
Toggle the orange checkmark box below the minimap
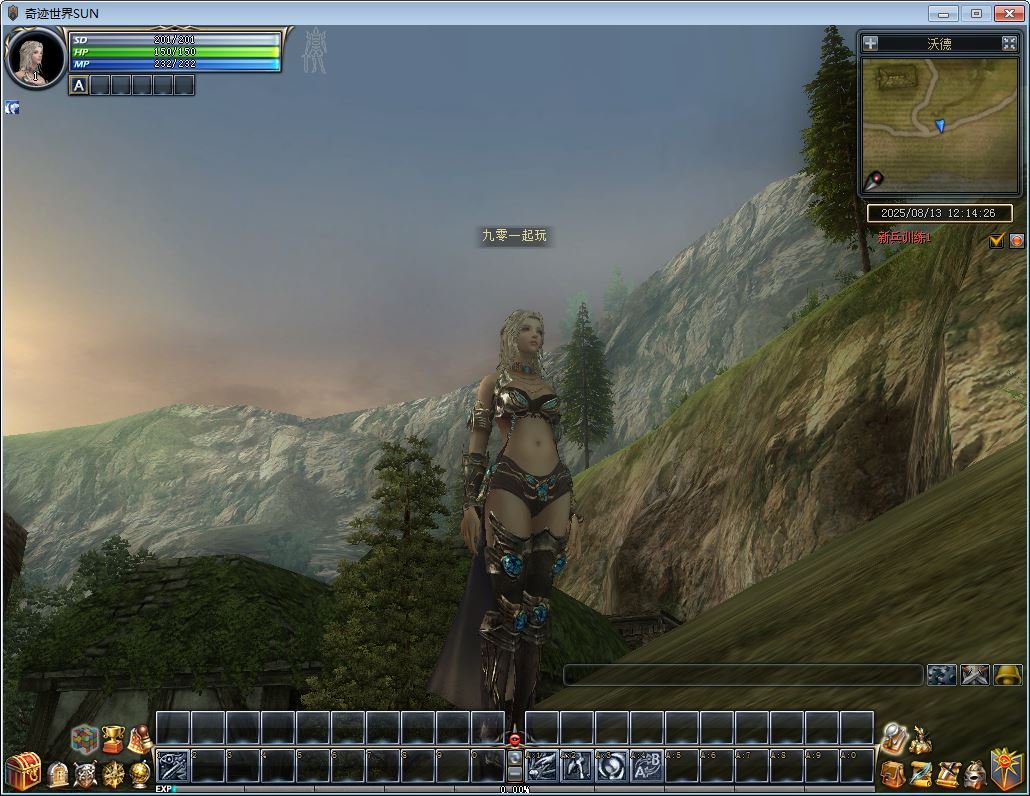point(996,240)
